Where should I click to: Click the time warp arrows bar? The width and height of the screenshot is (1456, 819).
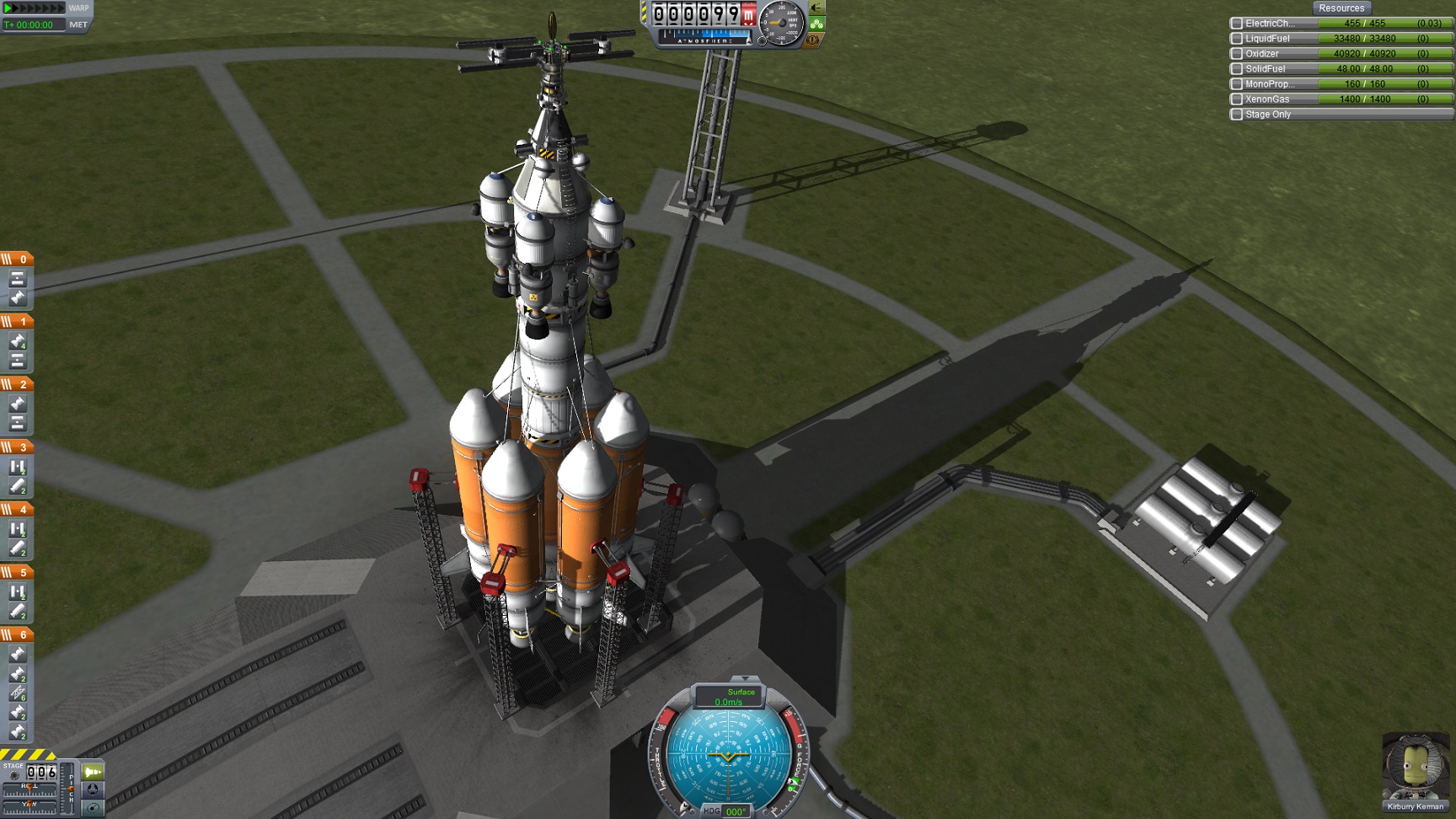click(34, 8)
